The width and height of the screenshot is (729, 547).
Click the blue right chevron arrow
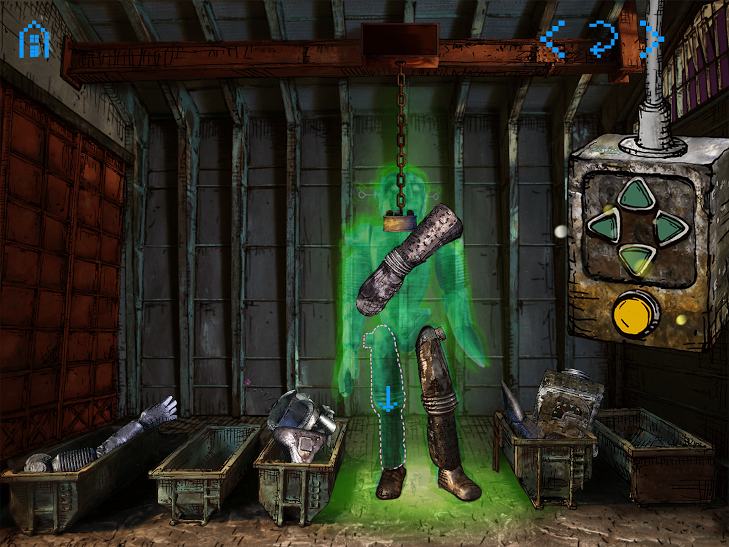coord(651,39)
